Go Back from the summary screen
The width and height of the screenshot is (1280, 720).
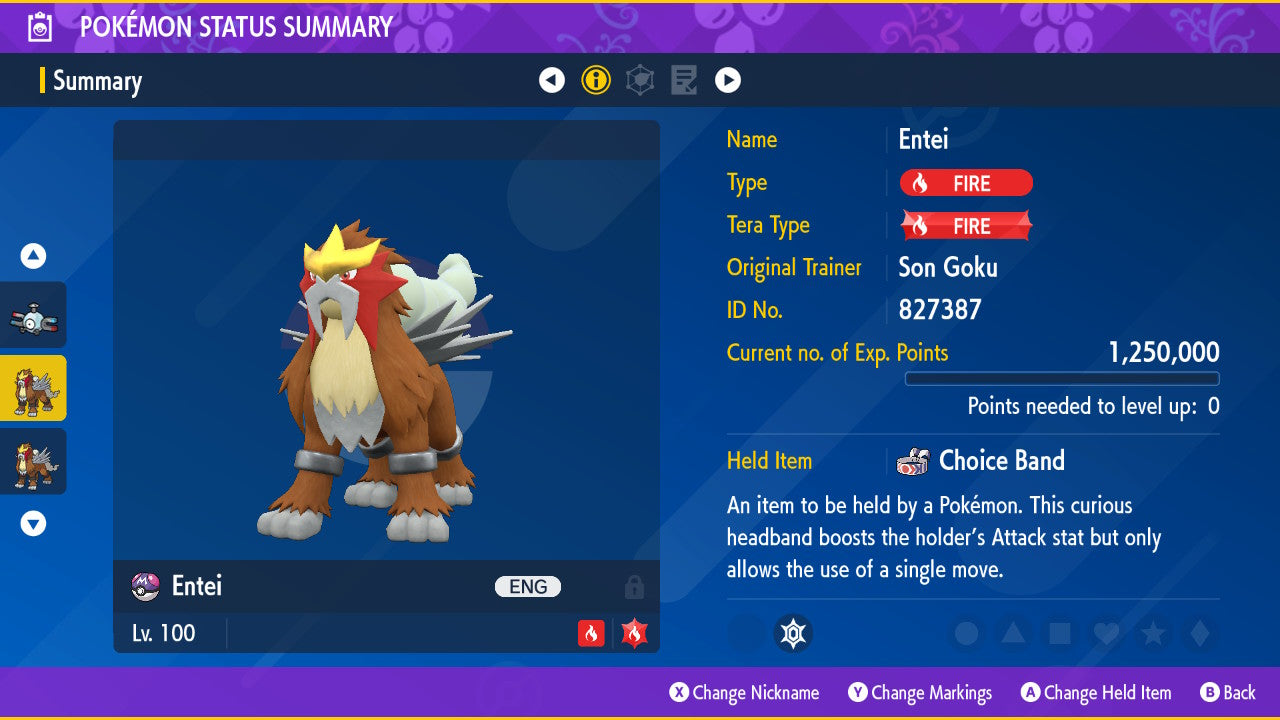pos(1228,693)
